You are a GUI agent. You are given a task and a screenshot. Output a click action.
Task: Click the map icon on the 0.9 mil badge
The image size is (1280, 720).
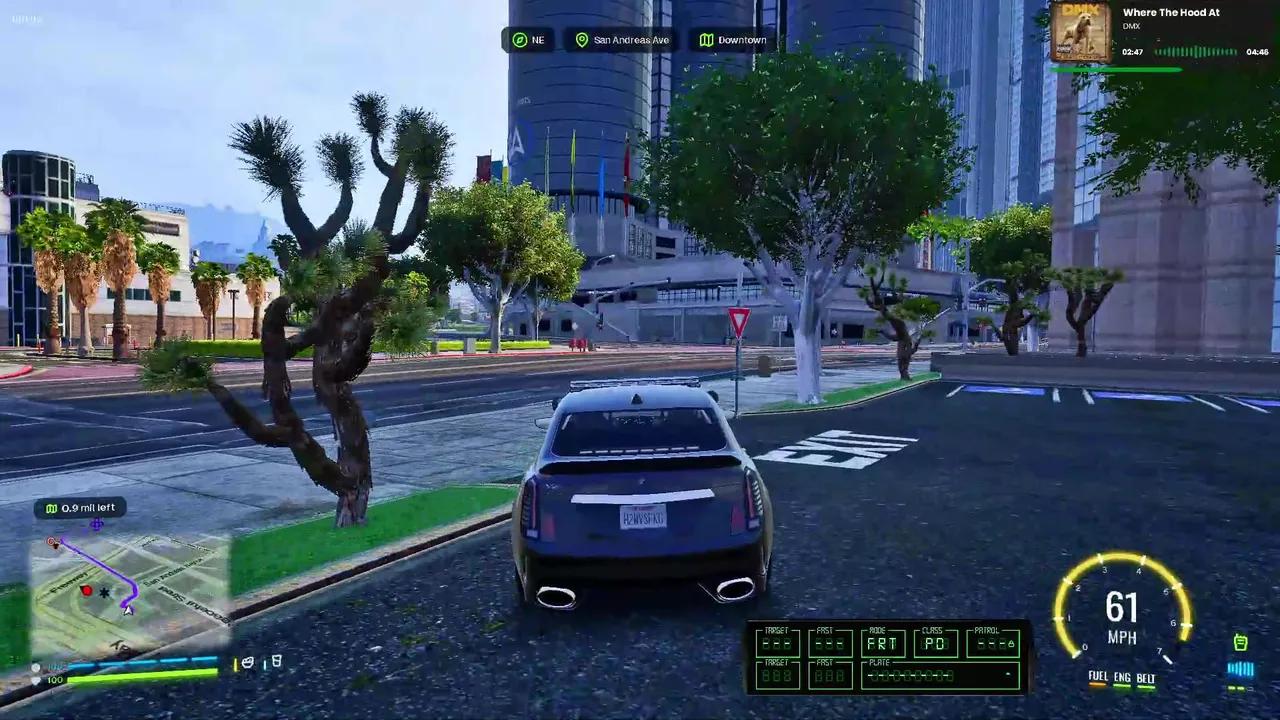tap(51, 508)
